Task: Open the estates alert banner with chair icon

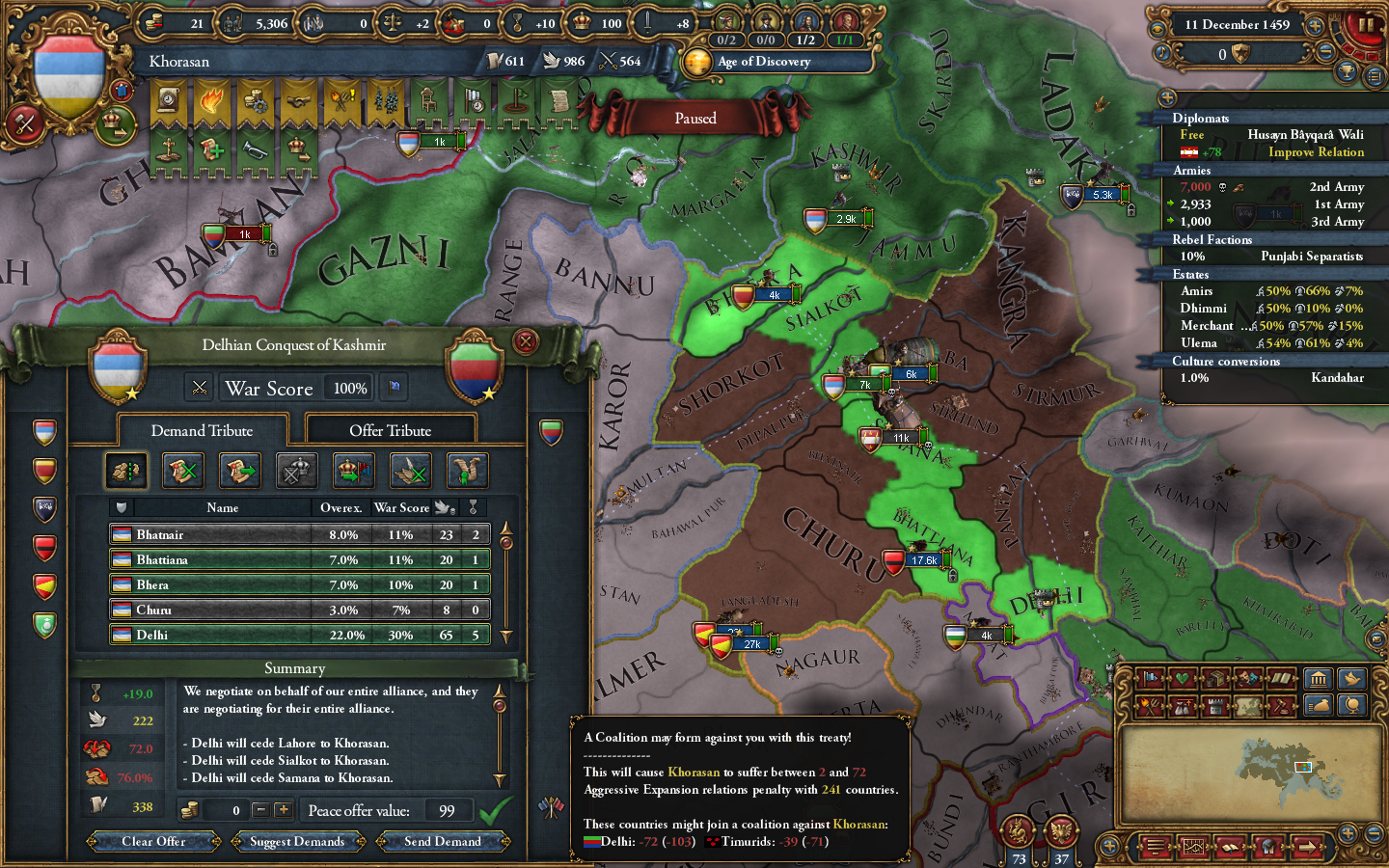Action: (429, 101)
